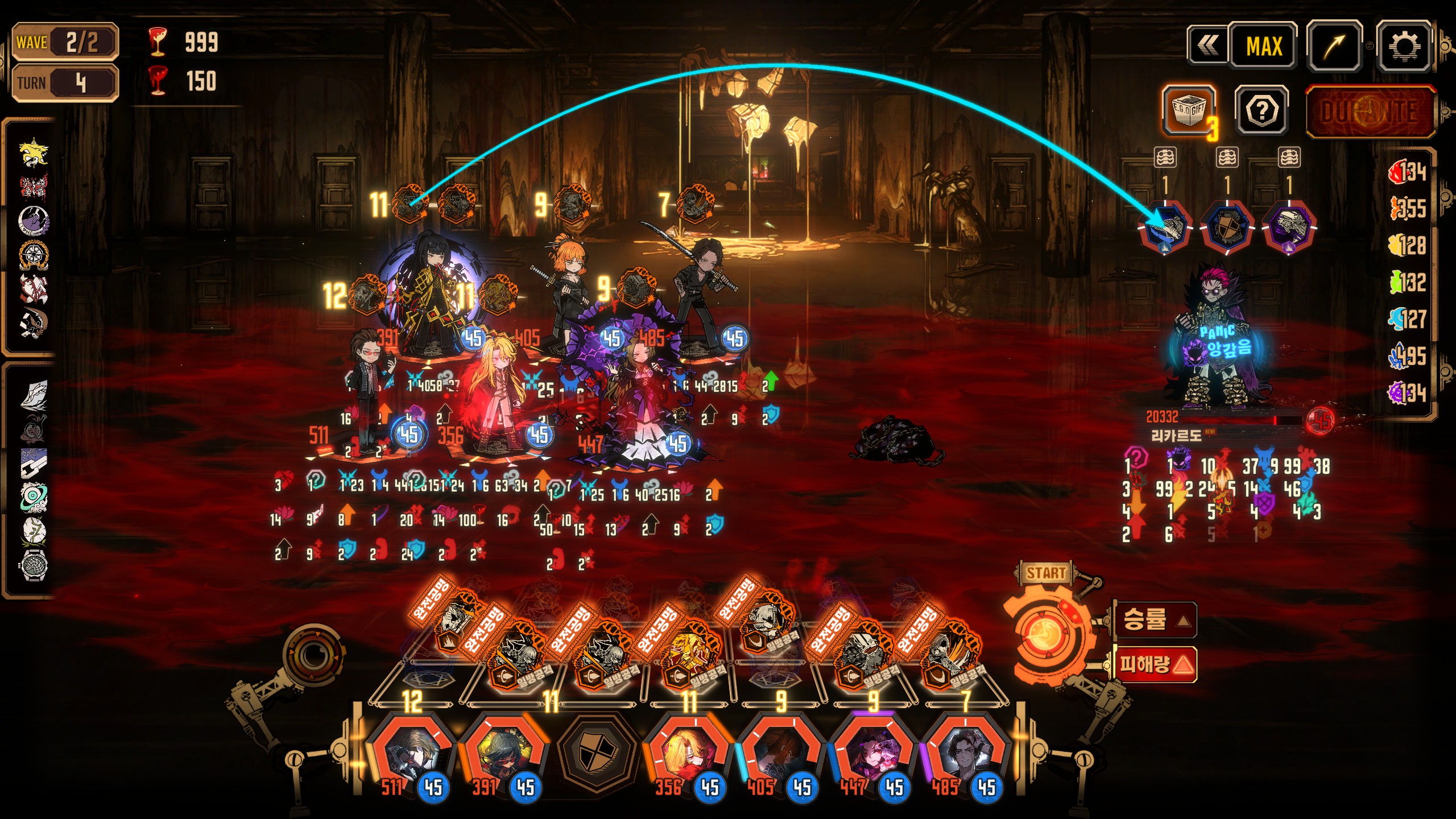
Task: Click the curved arrow button
Action: 1334,46
